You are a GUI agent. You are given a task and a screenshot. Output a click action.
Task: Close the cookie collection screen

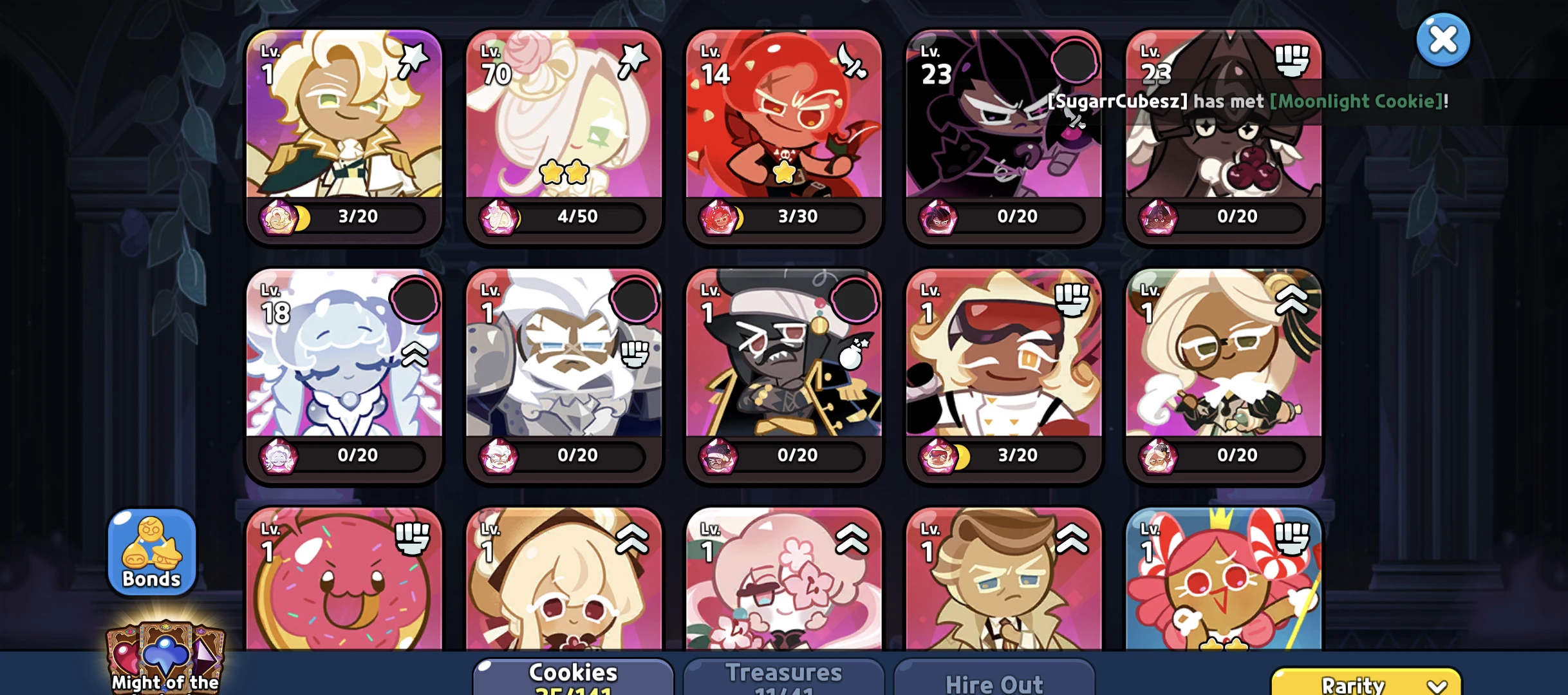1442,39
